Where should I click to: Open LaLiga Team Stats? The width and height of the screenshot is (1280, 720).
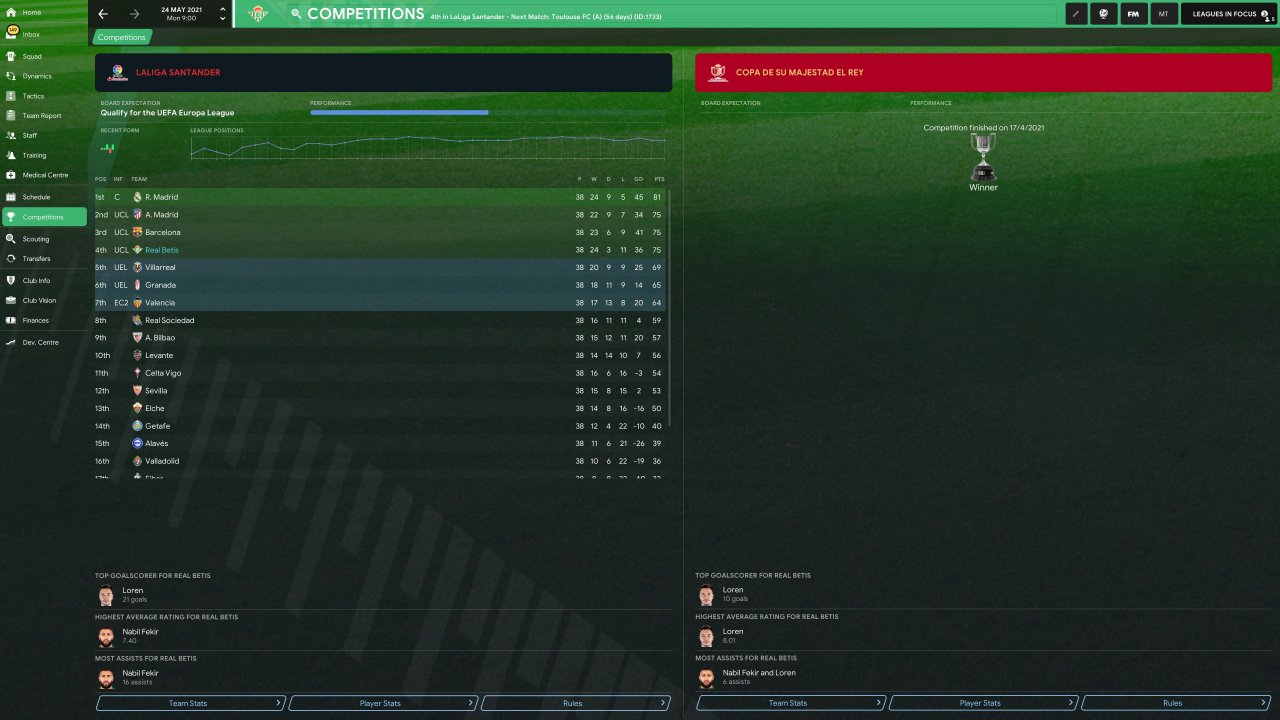[x=190, y=703]
